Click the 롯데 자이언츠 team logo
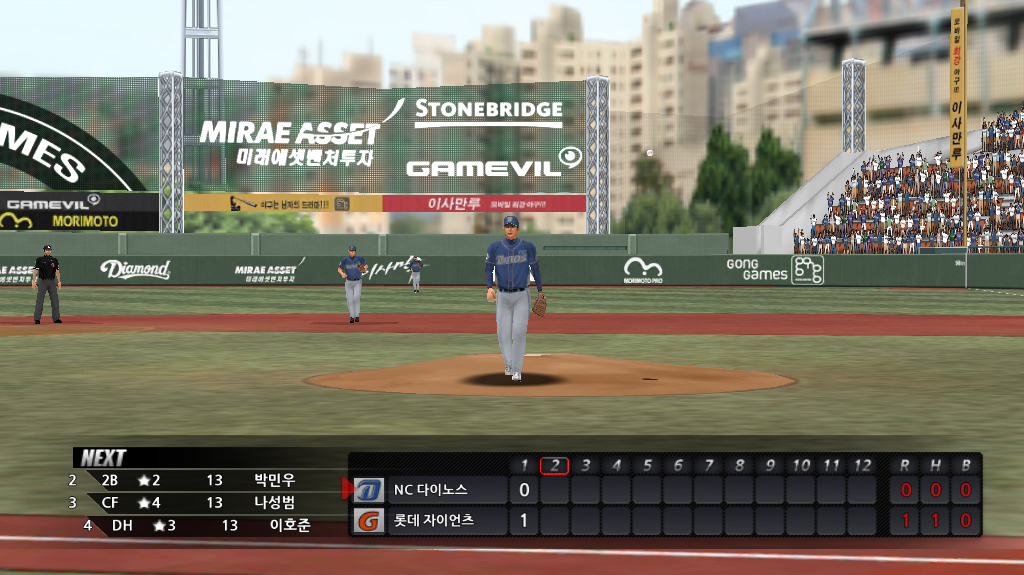This screenshot has height=575, width=1024. 369,521
